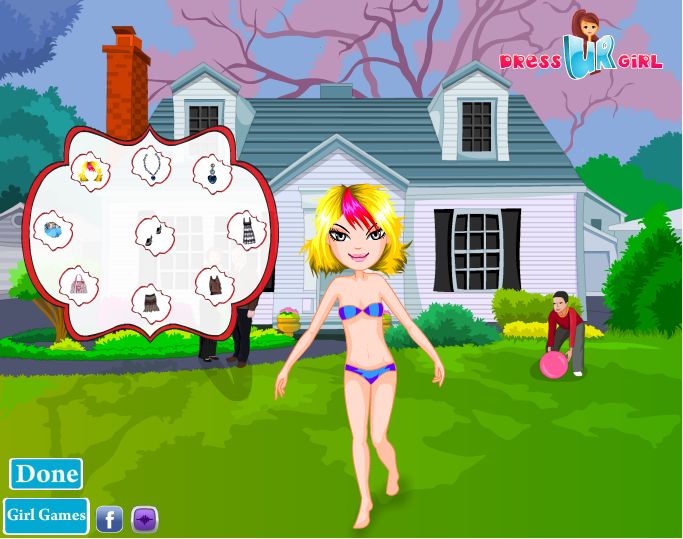Viewport: 683px width, 539px height.
Task: Choose the black and white dress category
Action: tap(247, 231)
